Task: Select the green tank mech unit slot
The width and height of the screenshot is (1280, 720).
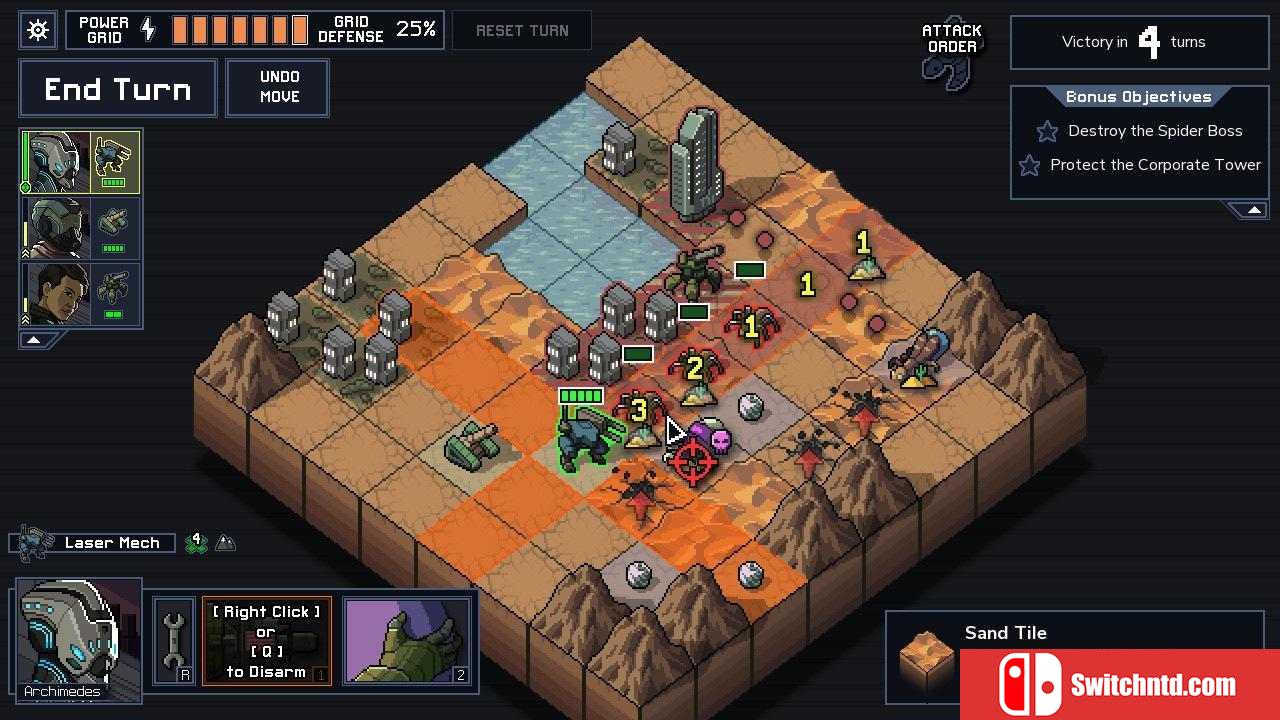Action: pos(81,229)
